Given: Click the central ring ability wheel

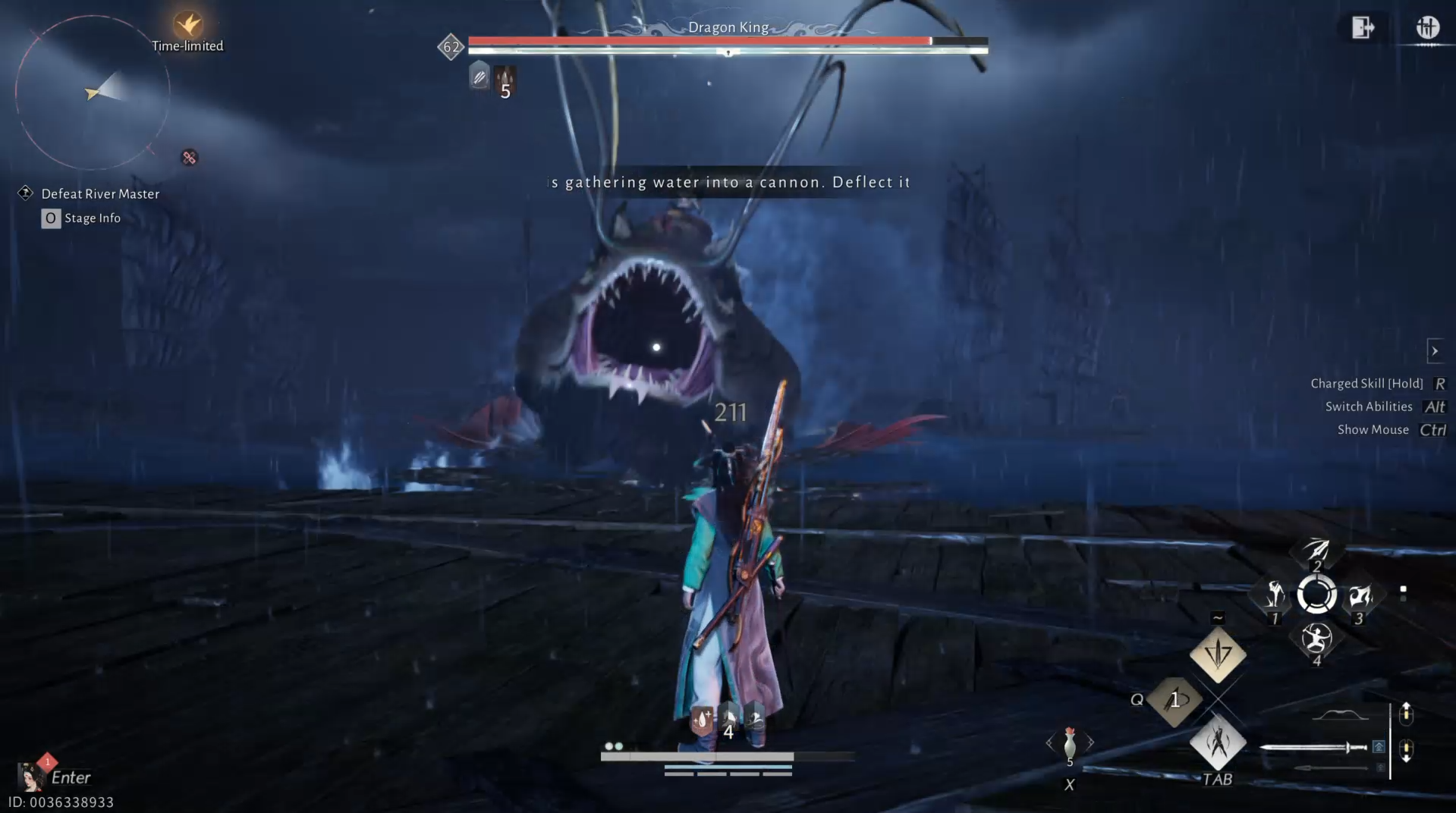Looking at the screenshot, I should pyautogui.click(x=1316, y=595).
